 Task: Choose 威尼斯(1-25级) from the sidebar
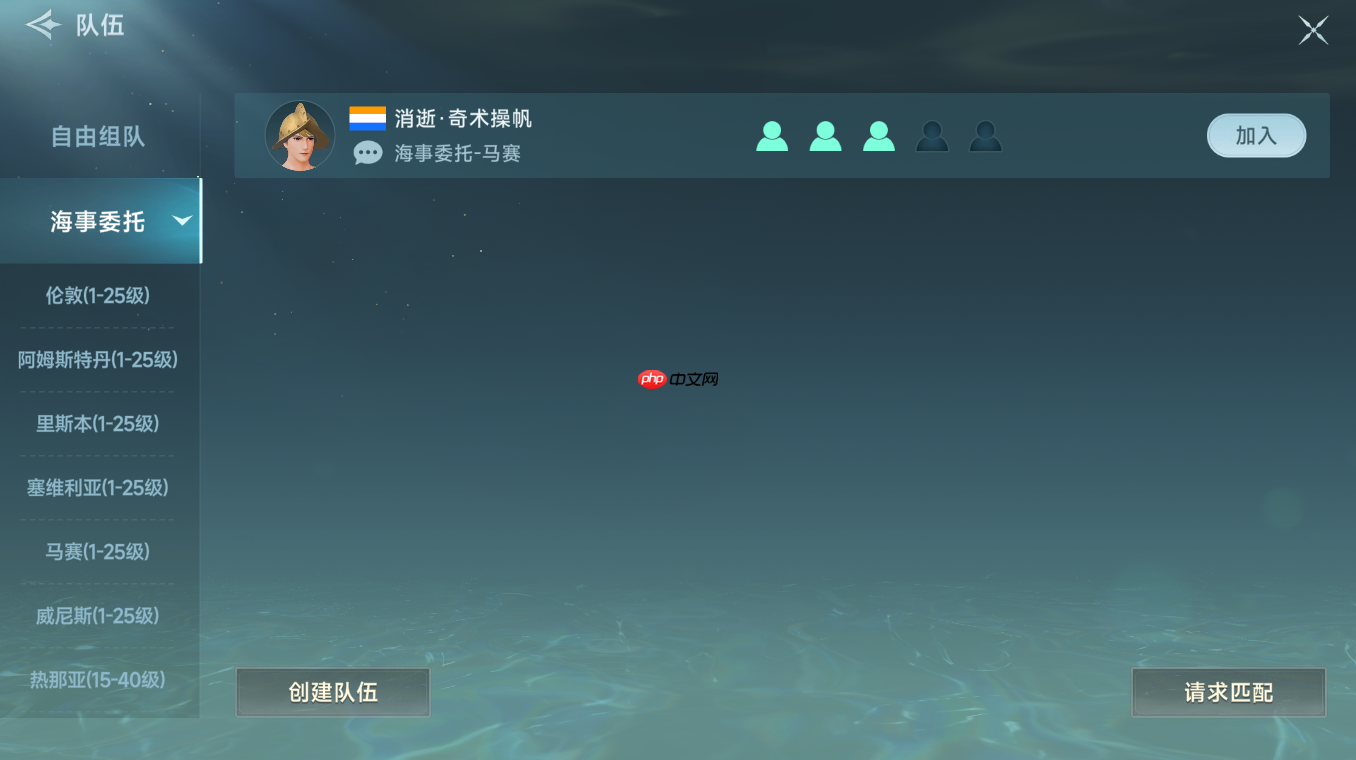pos(98,616)
